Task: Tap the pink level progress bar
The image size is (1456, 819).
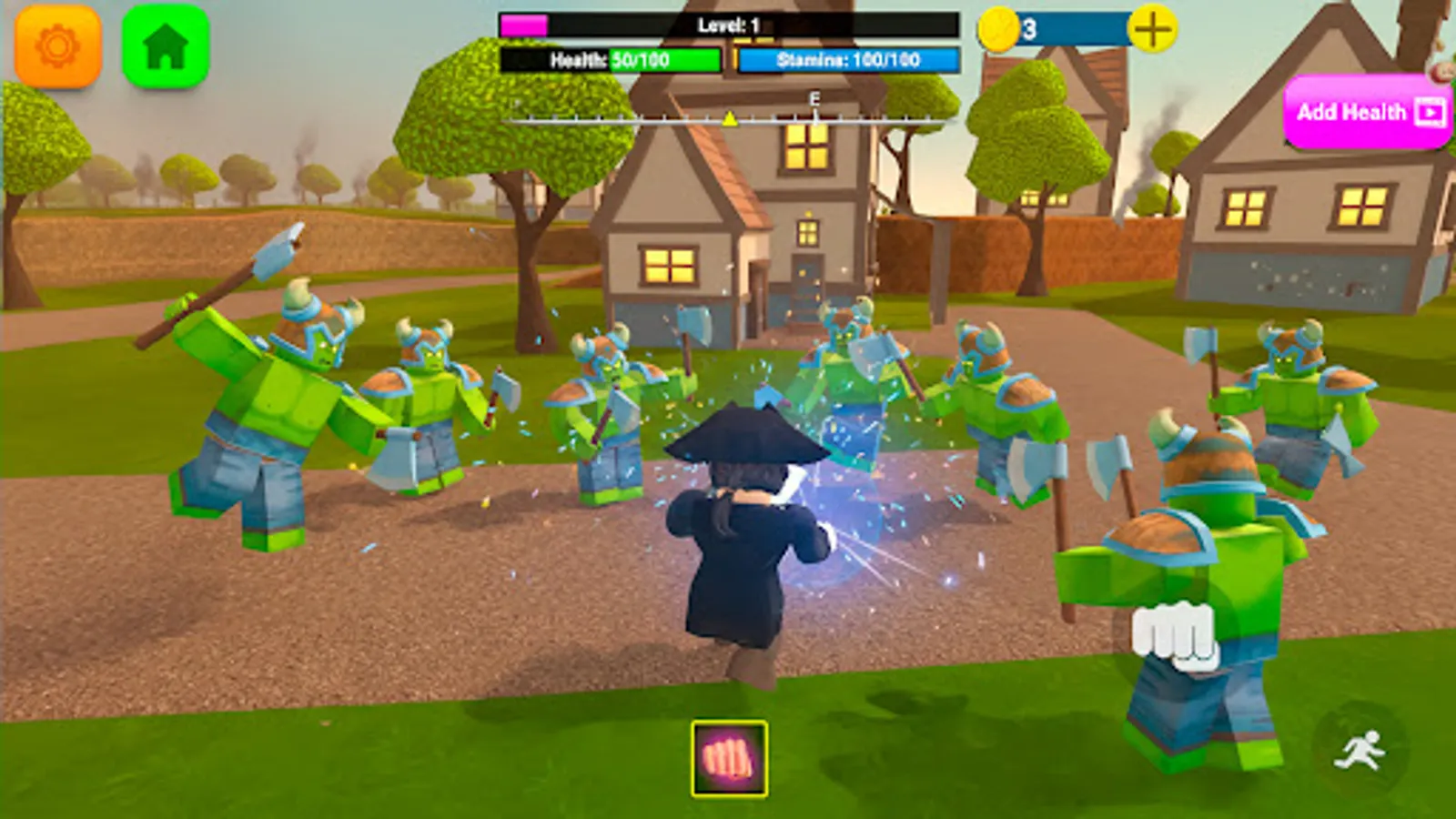Action: click(x=523, y=25)
